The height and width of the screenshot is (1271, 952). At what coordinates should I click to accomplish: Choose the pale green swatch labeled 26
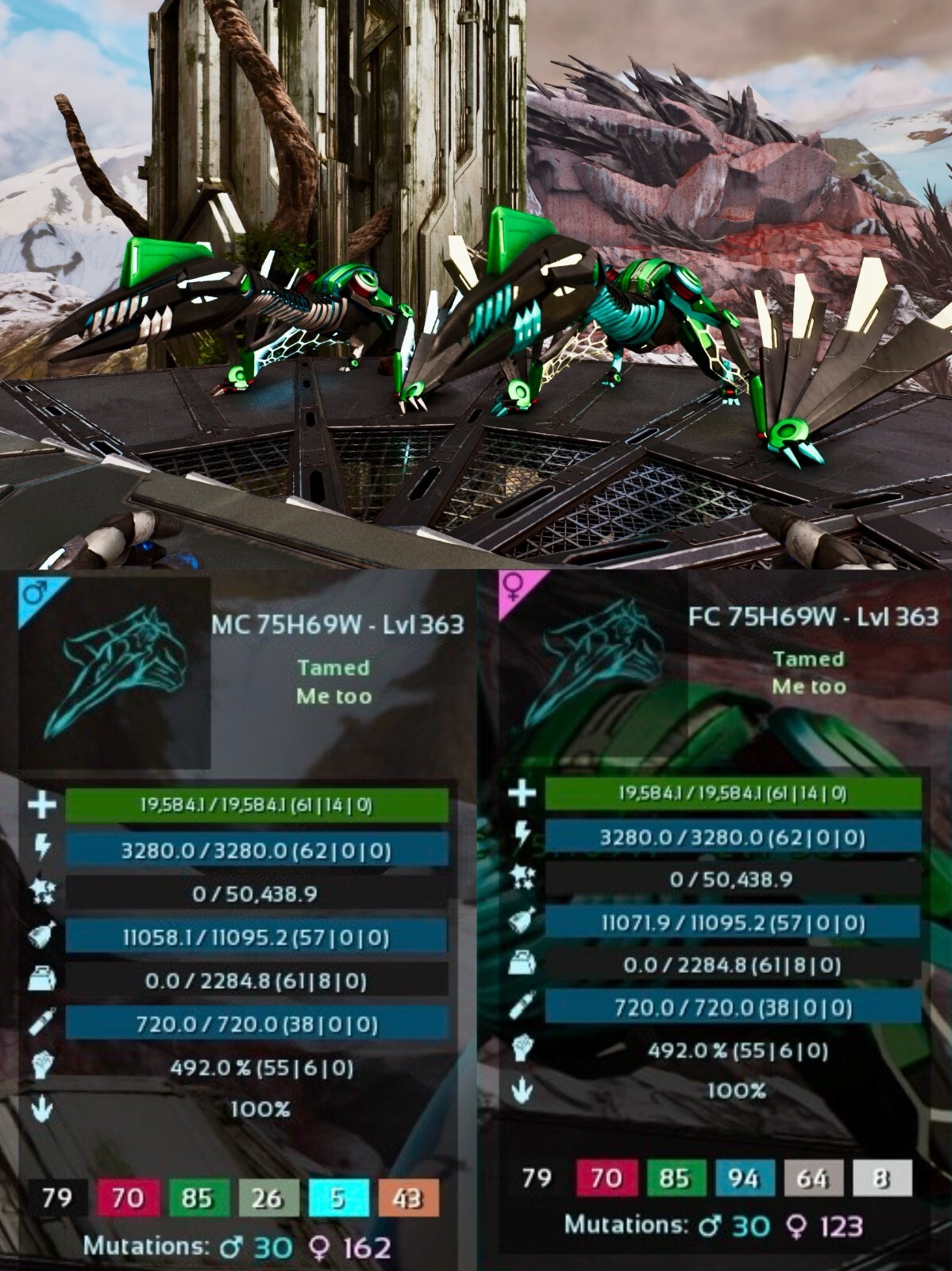click(268, 1199)
